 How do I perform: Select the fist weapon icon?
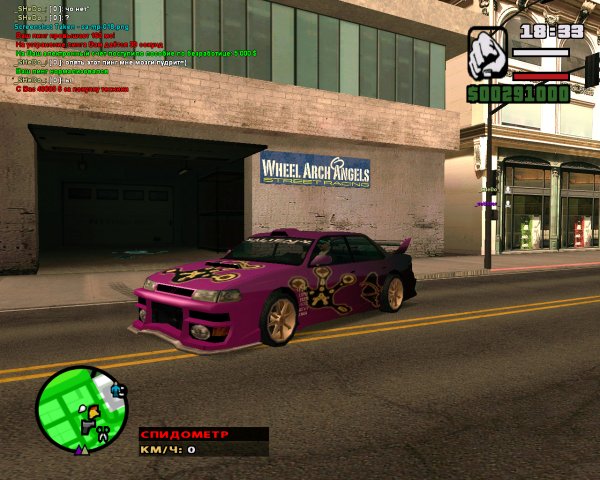[x=489, y=53]
